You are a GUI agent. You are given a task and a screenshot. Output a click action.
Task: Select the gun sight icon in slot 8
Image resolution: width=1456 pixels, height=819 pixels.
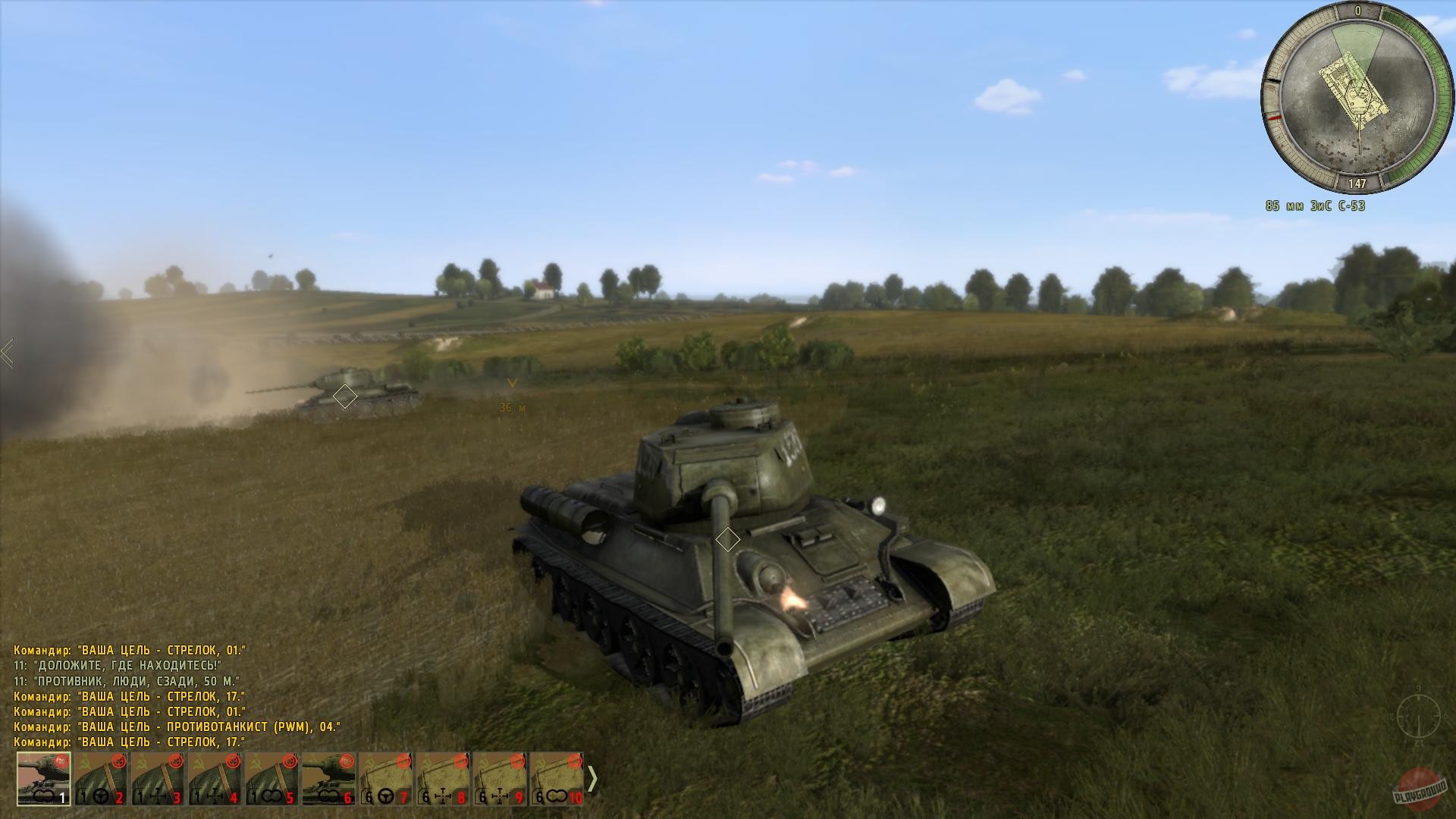point(442,796)
